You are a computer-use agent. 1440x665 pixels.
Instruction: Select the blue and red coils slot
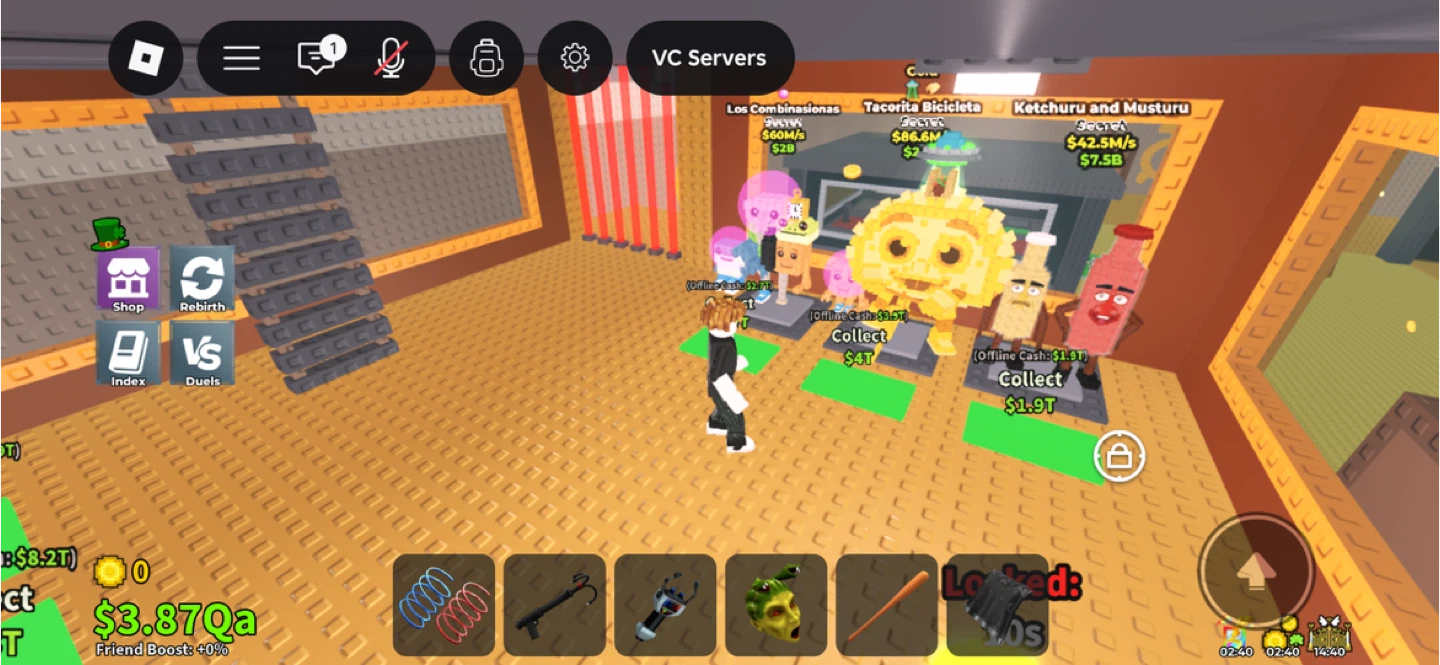444,605
